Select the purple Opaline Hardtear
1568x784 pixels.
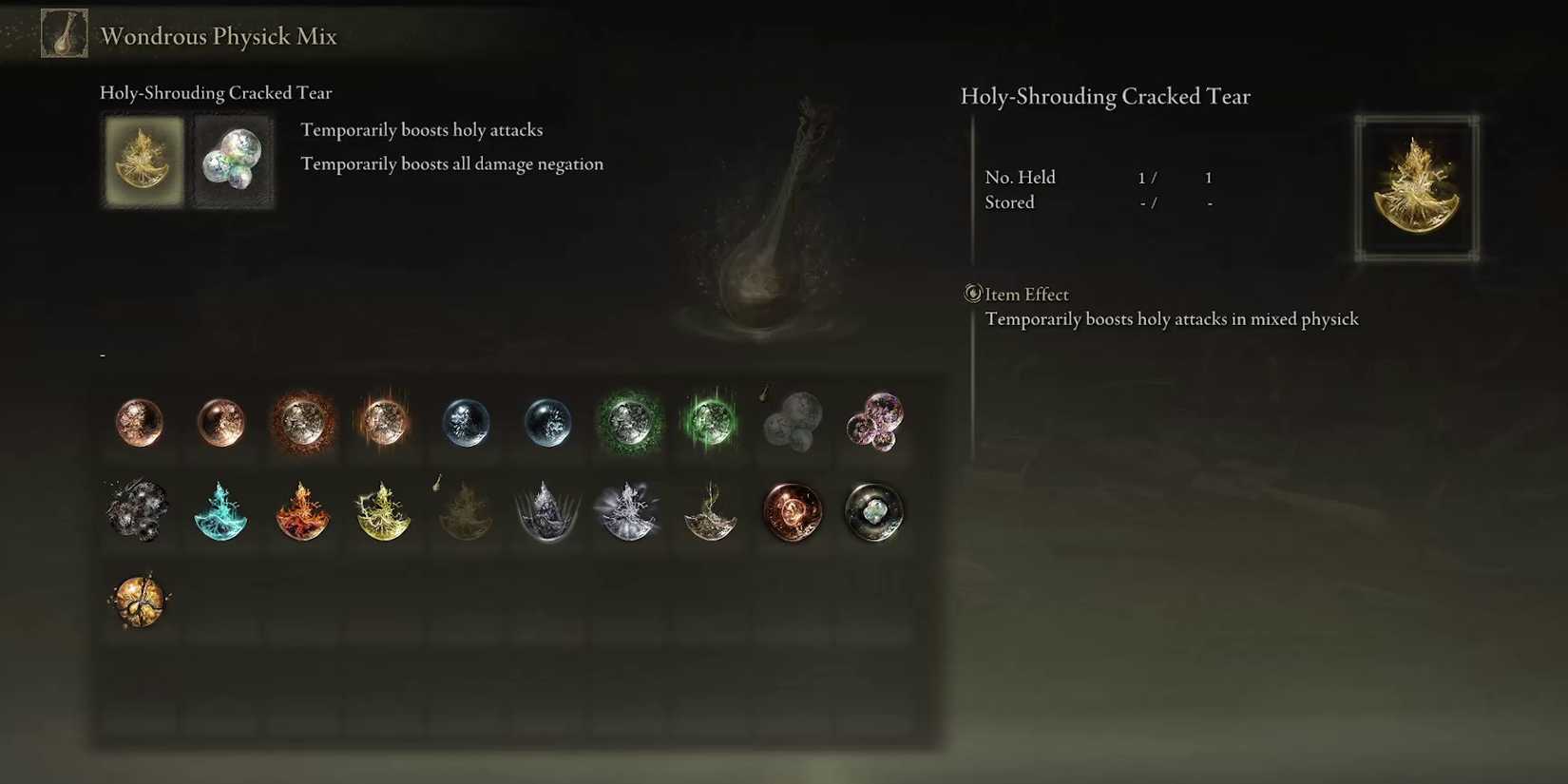click(x=873, y=425)
